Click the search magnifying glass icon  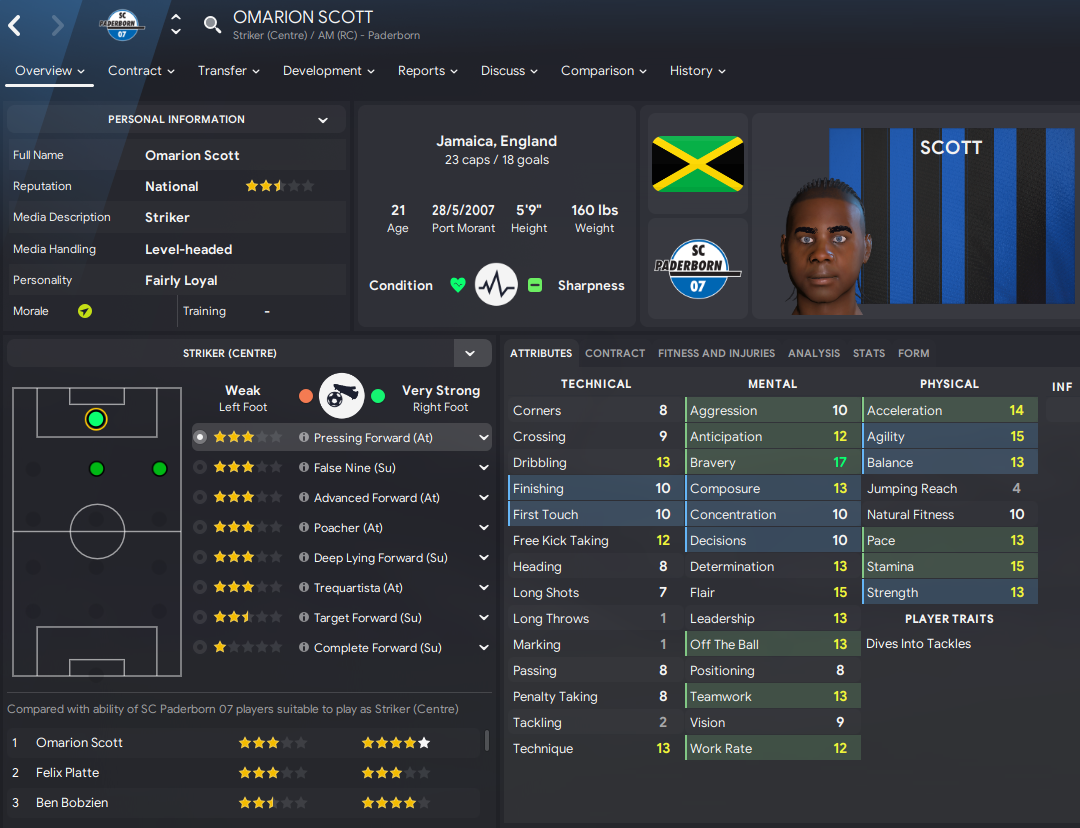pyautogui.click(x=212, y=25)
